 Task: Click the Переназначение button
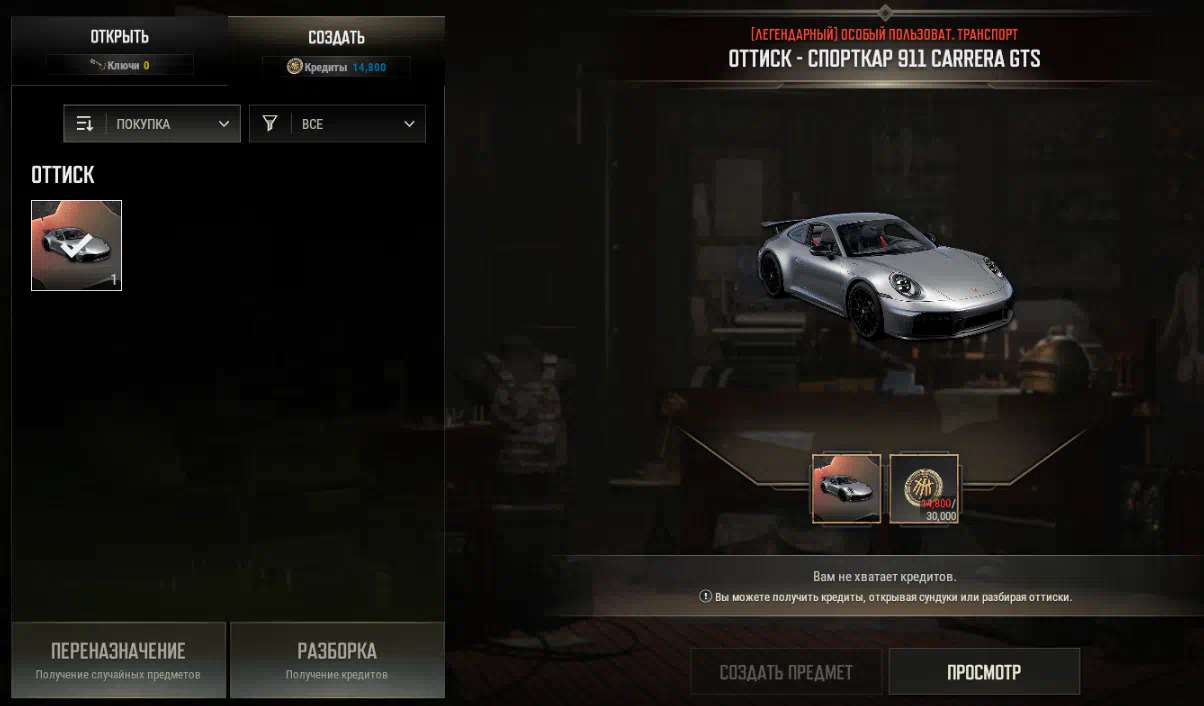(x=118, y=660)
